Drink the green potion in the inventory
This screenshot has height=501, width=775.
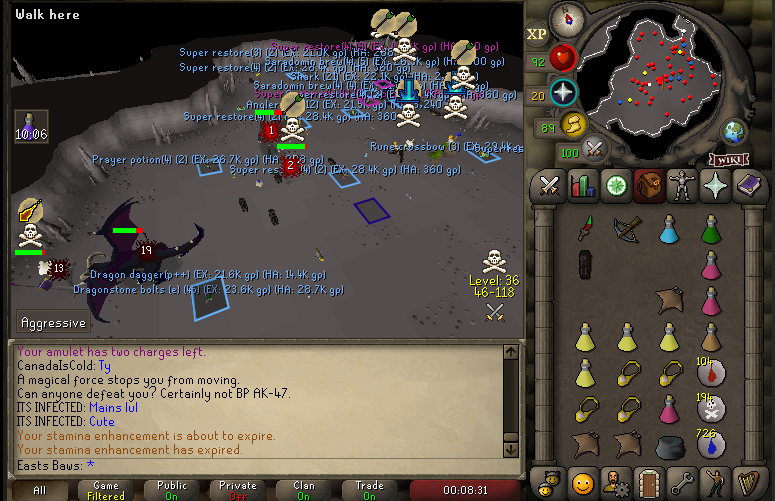coord(711,229)
